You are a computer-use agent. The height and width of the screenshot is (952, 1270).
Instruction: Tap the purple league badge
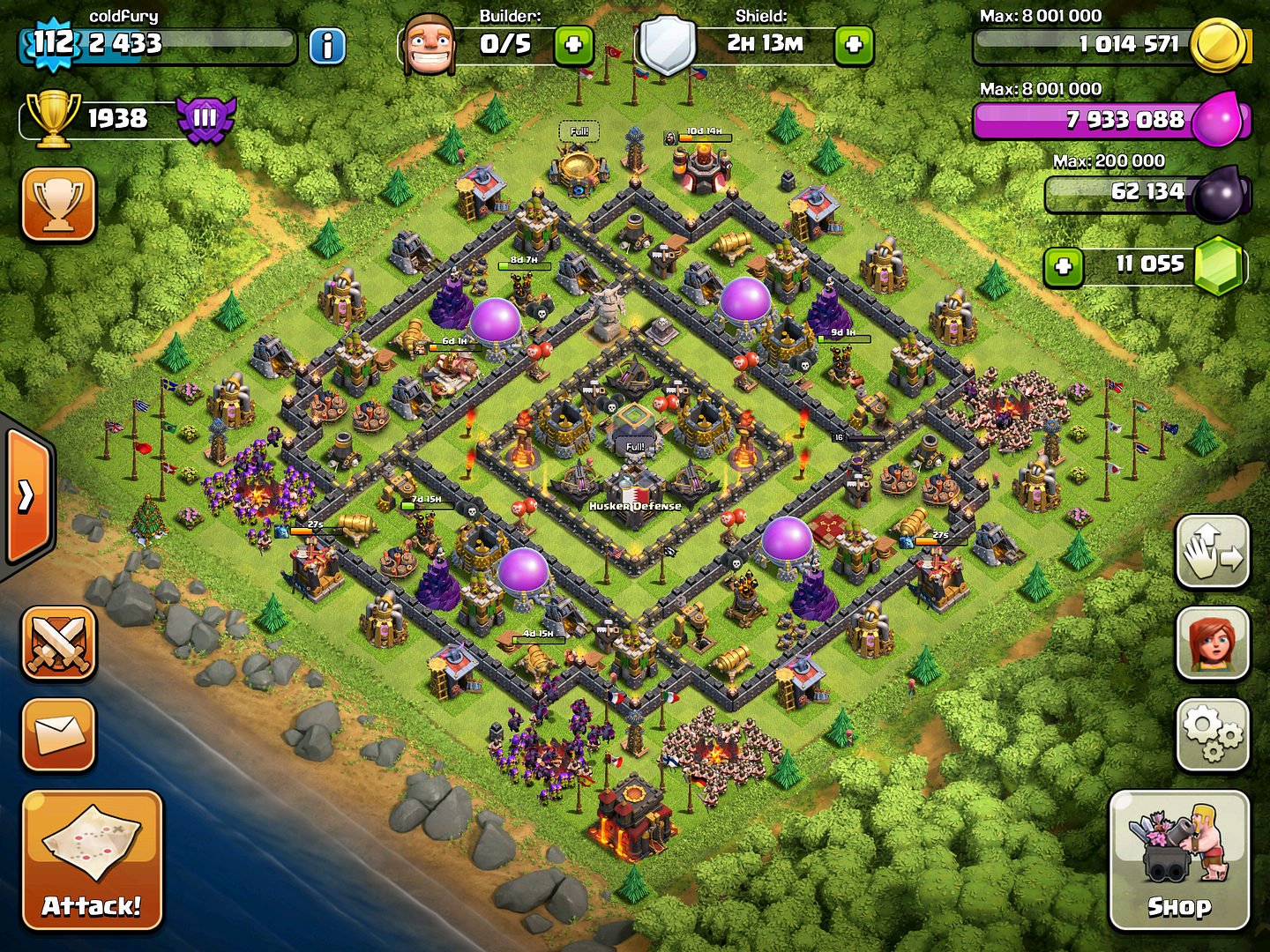[205, 119]
